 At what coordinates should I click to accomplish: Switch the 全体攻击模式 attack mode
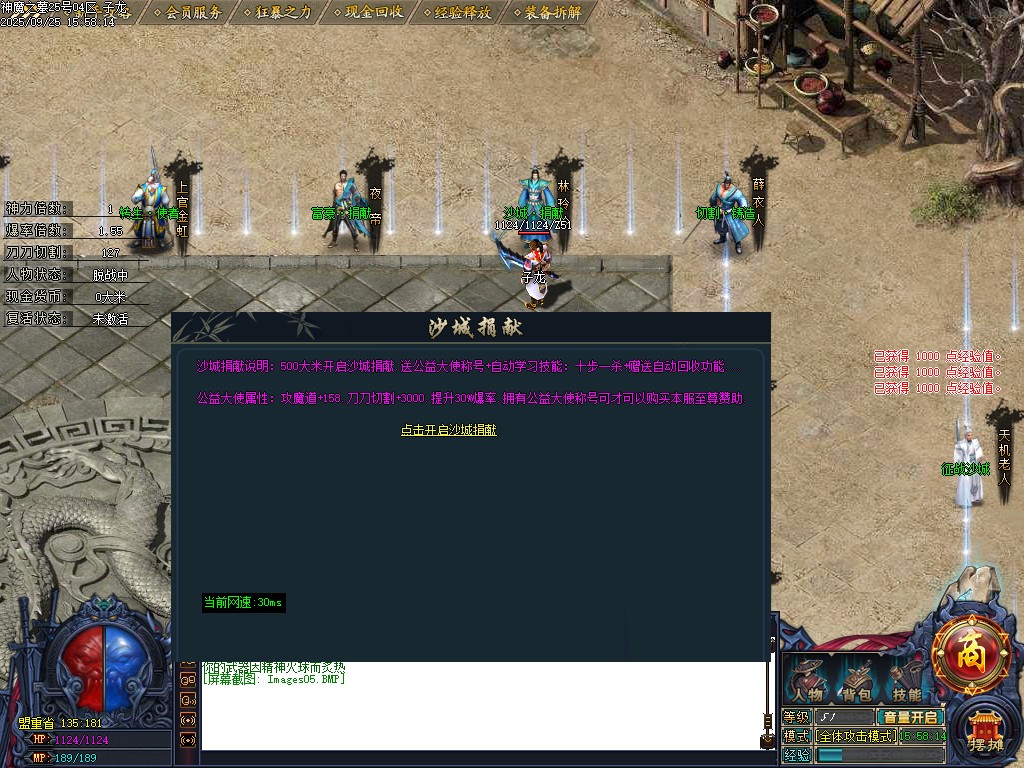click(856, 736)
